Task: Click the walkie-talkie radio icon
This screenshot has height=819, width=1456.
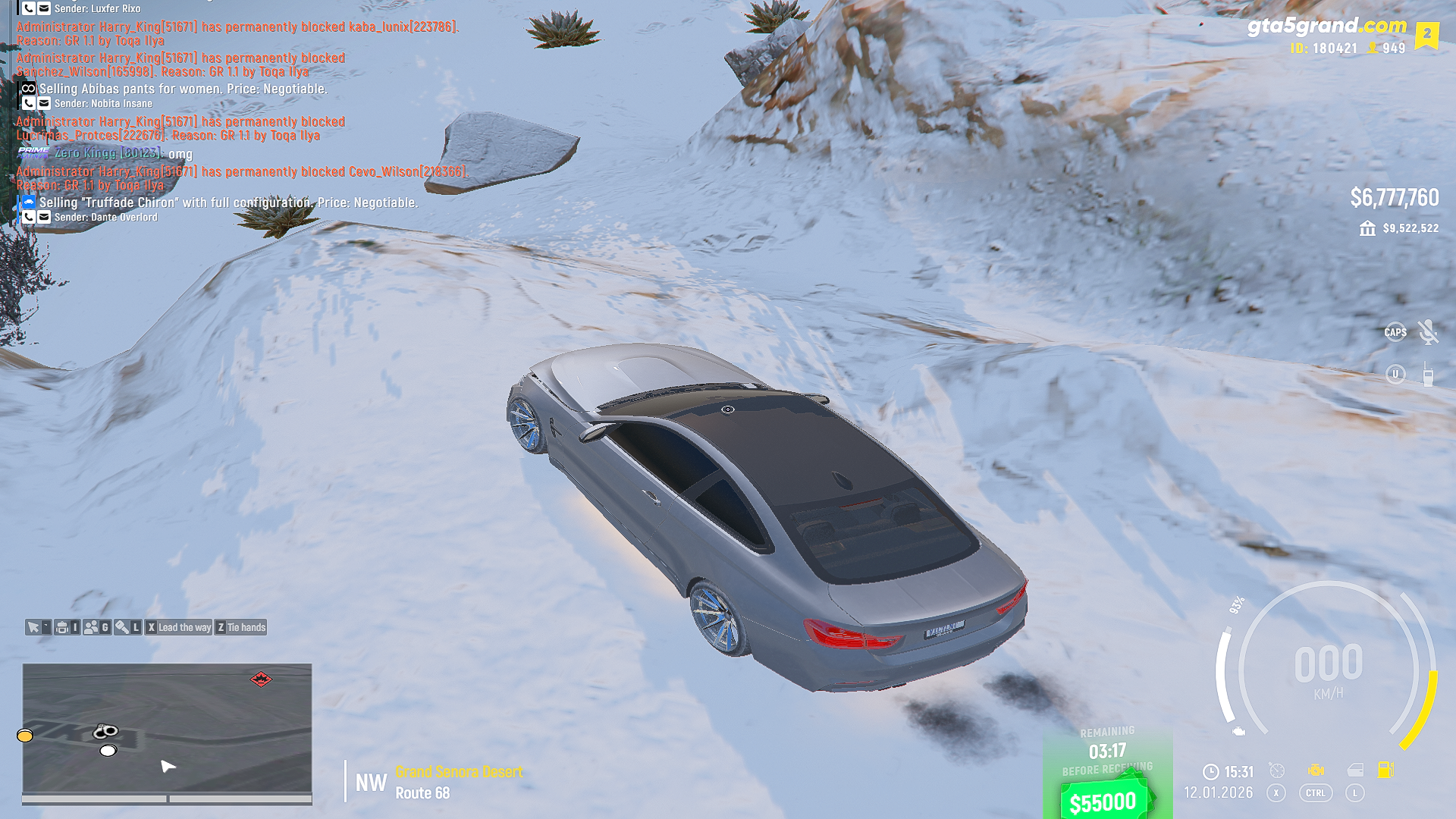Action: [x=1428, y=375]
